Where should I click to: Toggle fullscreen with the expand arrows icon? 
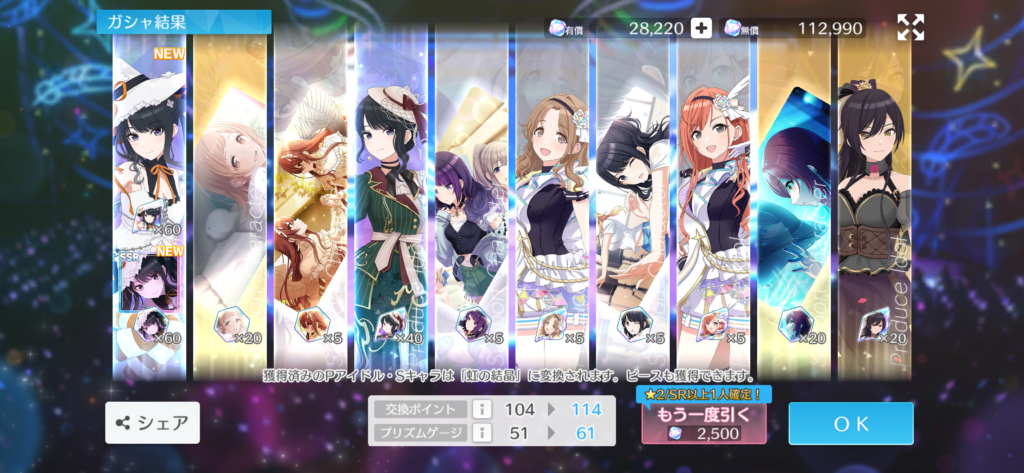click(910, 28)
